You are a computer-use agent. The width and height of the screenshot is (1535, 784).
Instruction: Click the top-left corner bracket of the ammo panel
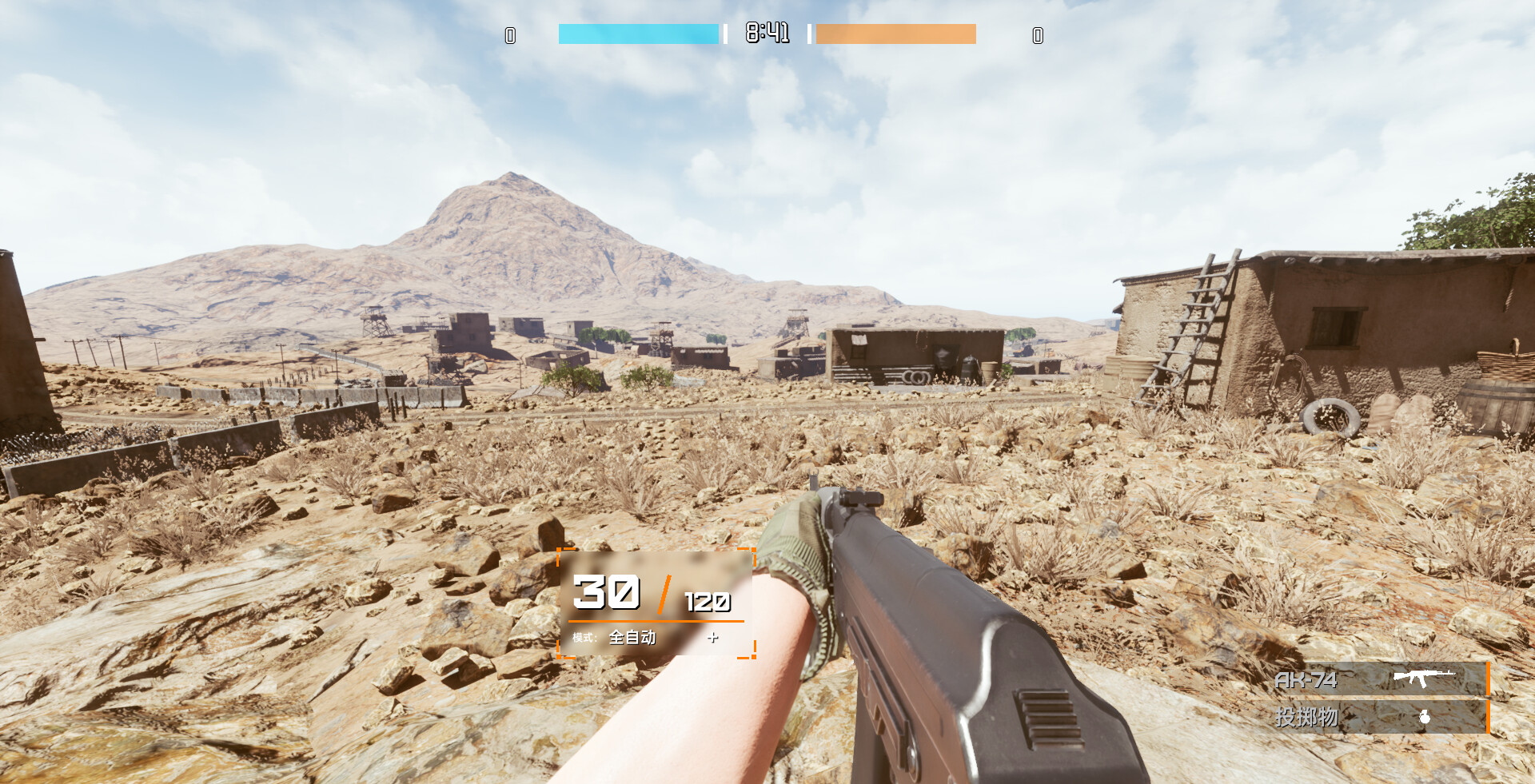[x=560, y=551]
